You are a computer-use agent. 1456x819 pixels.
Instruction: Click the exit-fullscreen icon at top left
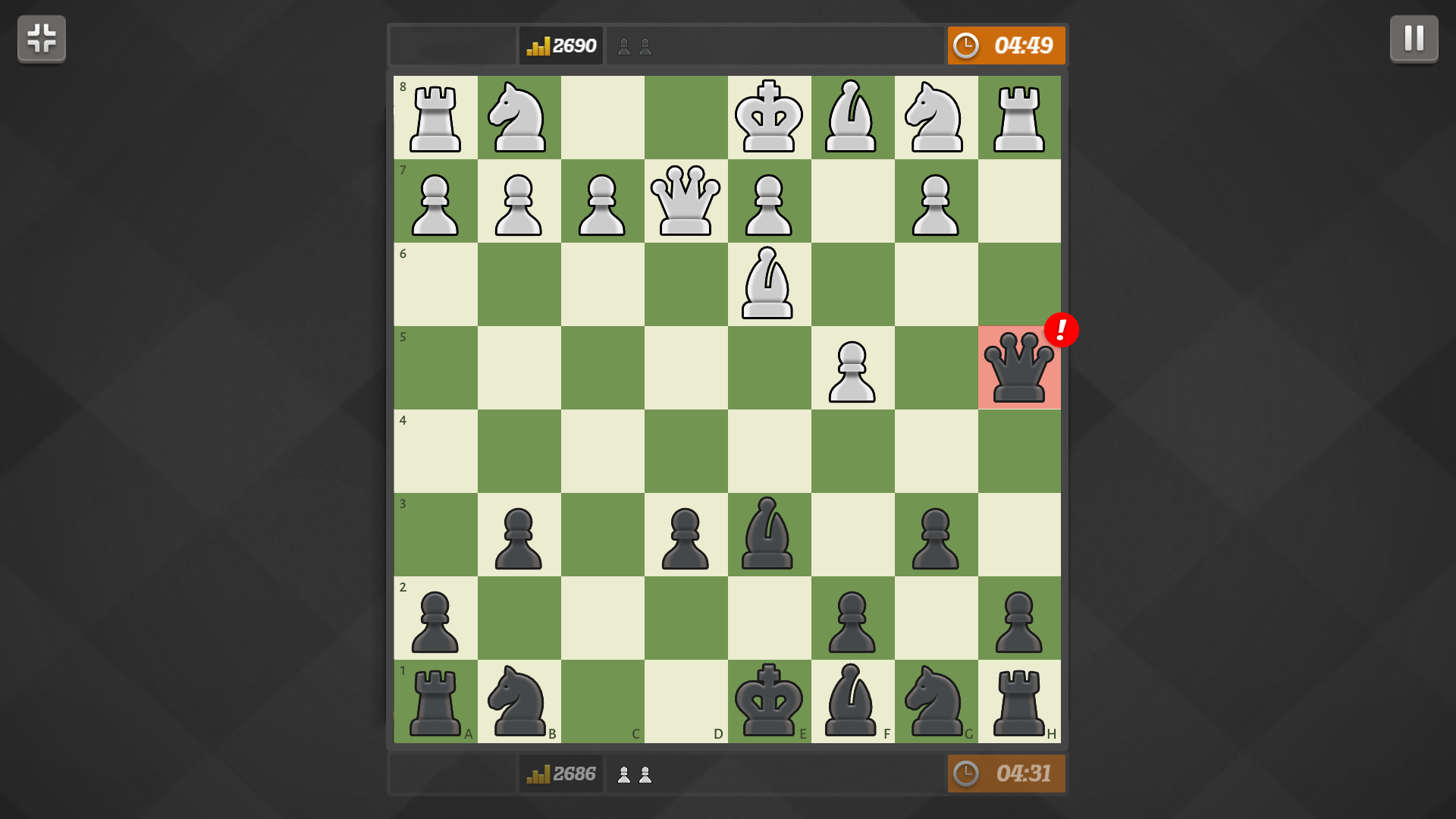(41, 39)
